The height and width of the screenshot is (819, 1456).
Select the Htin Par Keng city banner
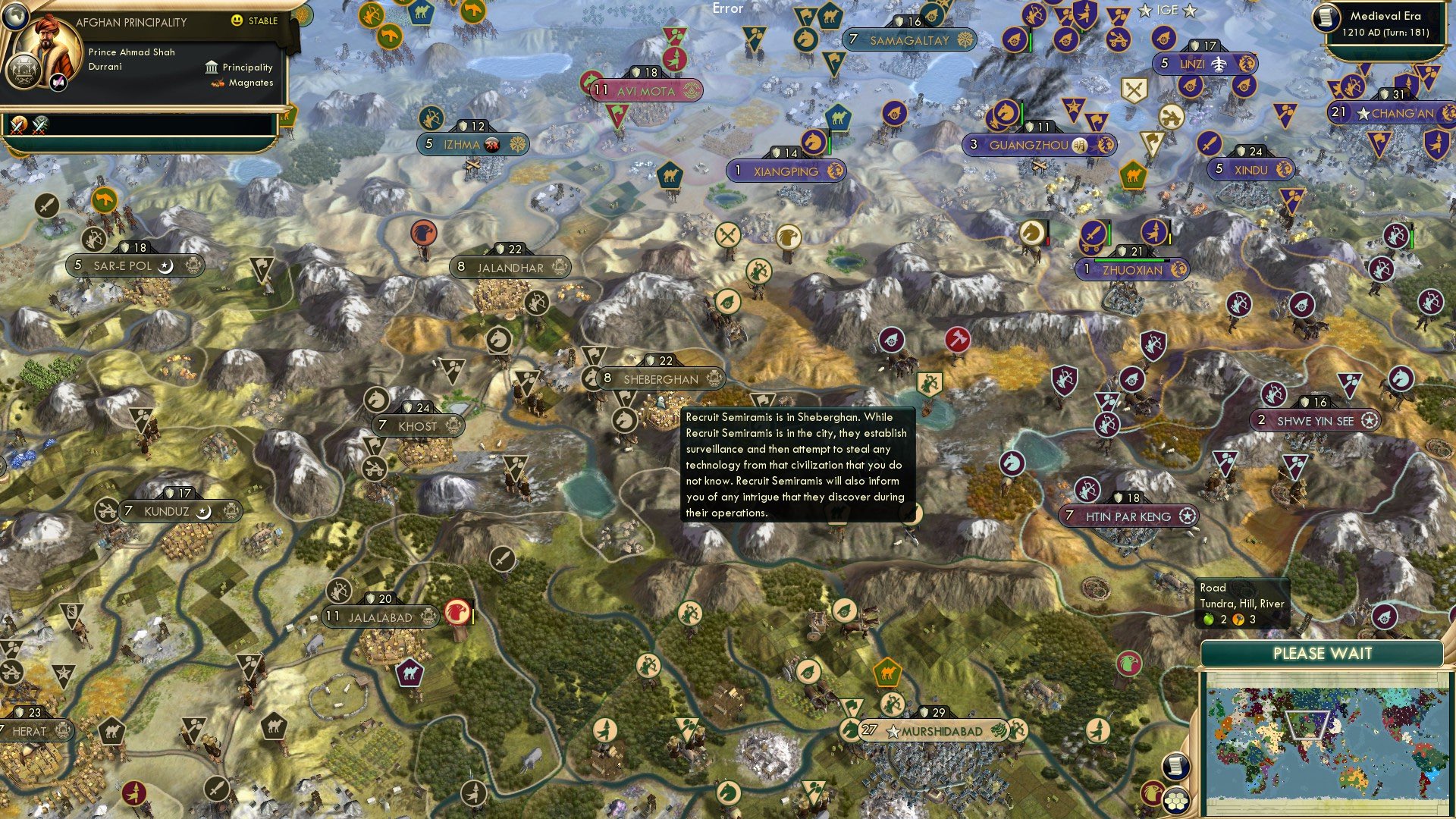coord(1128,516)
